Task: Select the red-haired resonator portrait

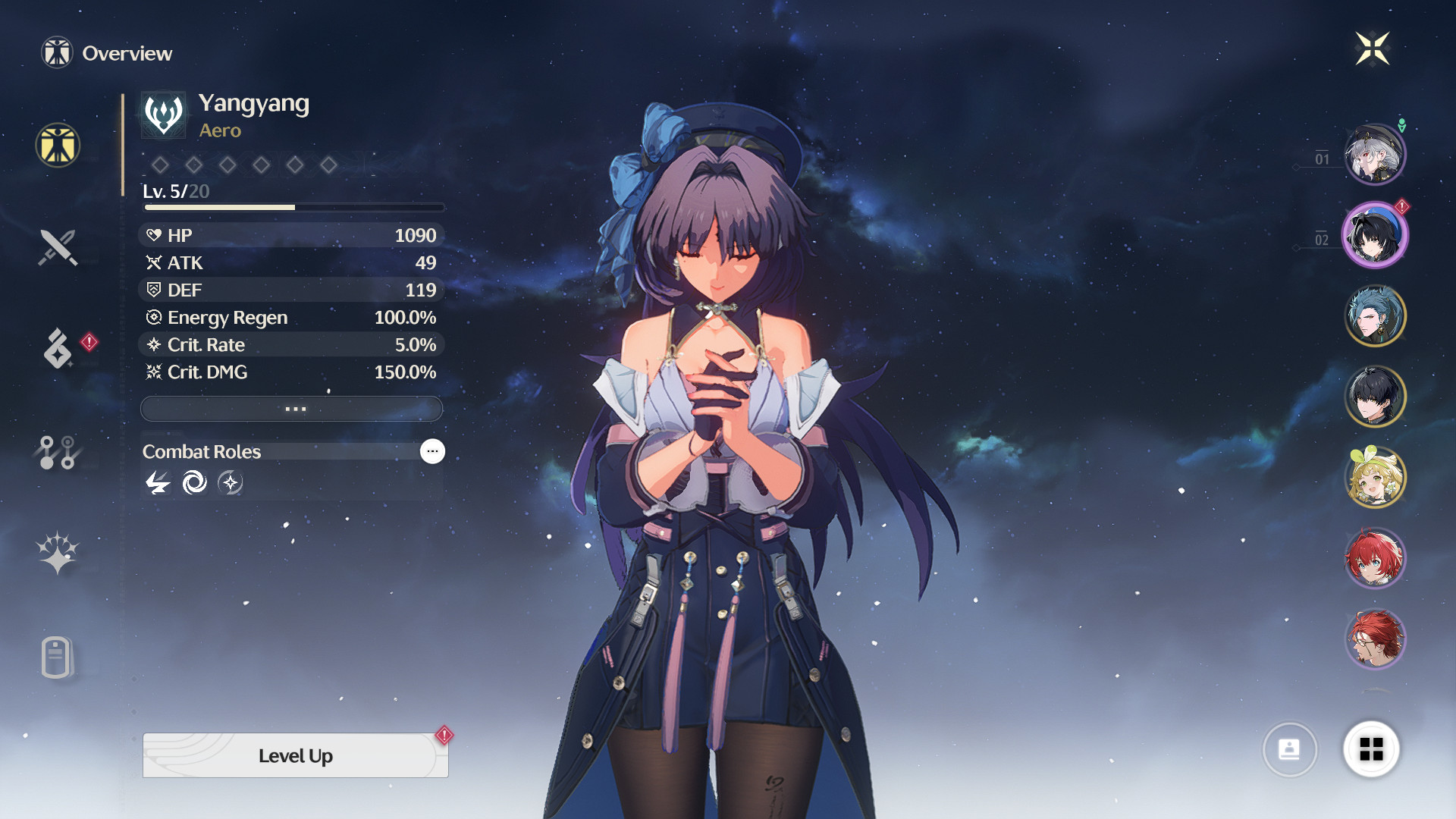Action: coord(1375,557)
